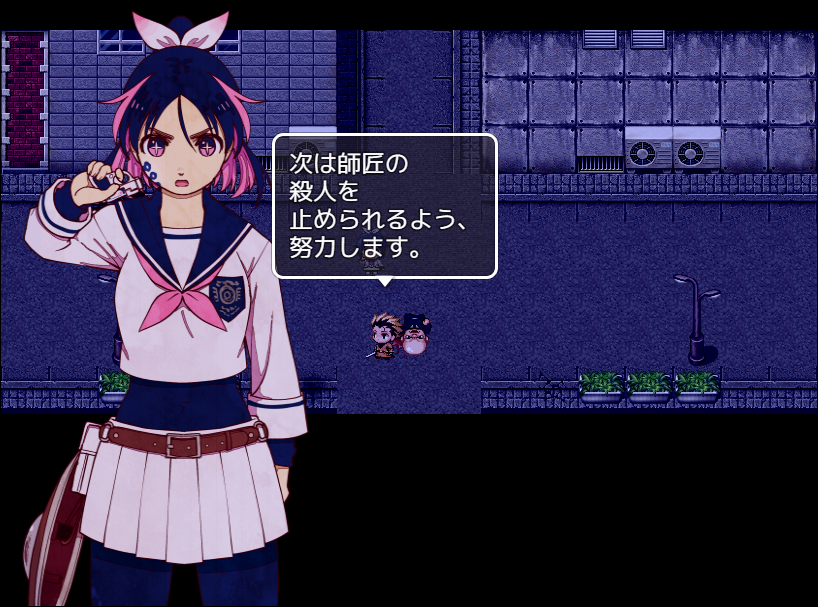The image size is (818, 607).
Task: Click the dialogue speech bubble to continue
Action: pyautogui.click(x=385, y=206)
